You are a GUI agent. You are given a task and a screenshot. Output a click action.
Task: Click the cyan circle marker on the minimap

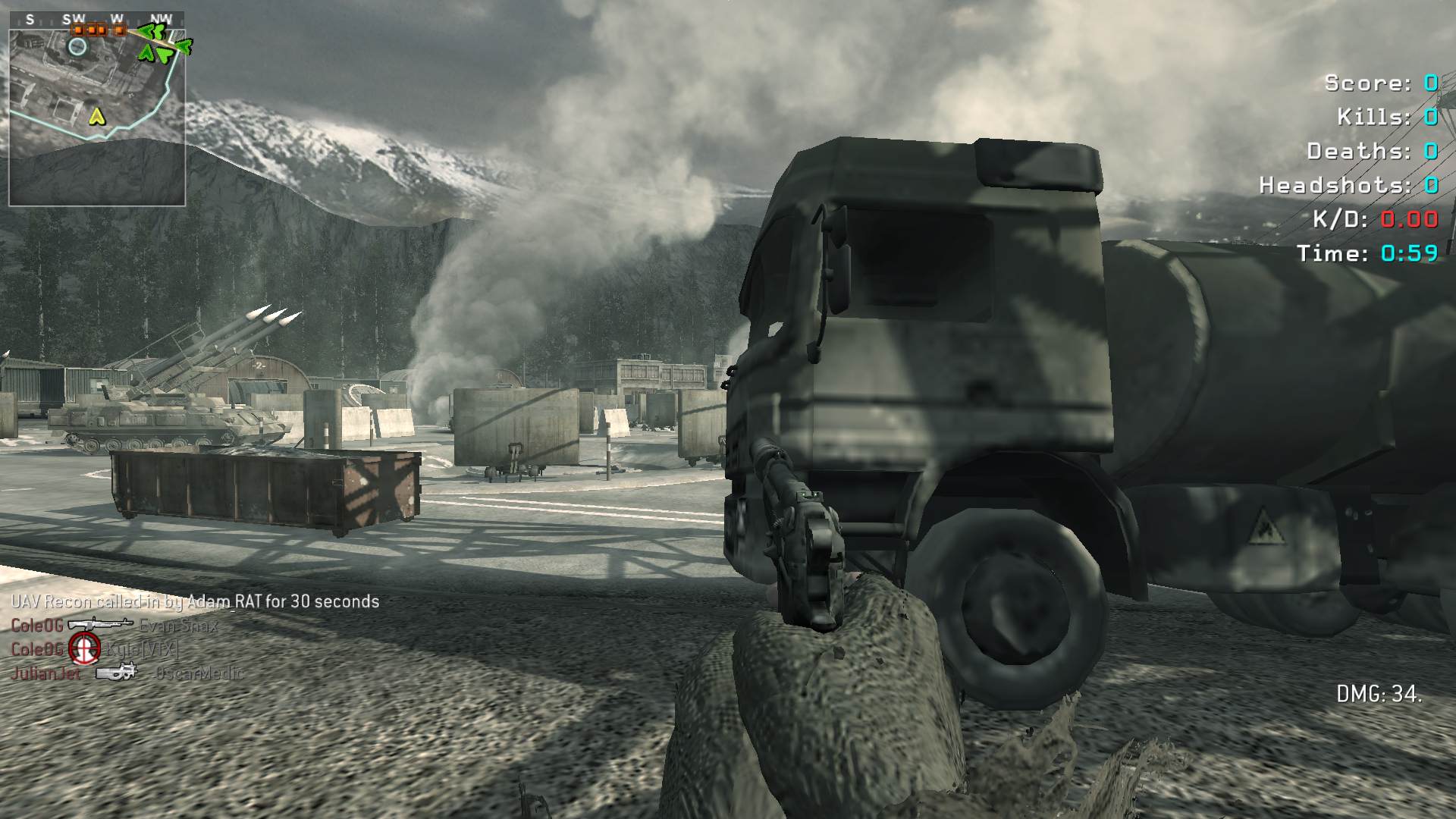tap(77, 46)
